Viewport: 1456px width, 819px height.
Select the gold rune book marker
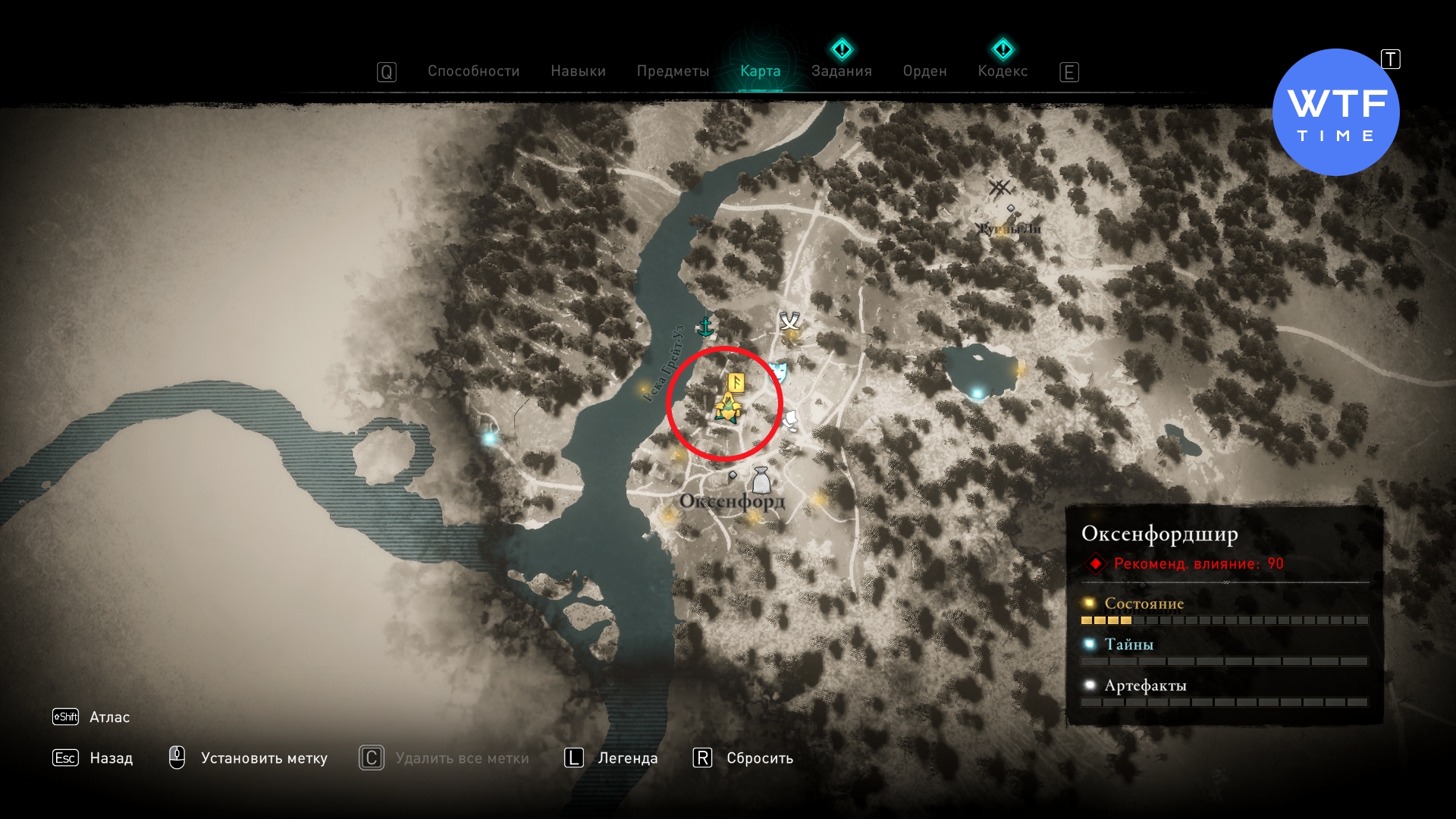pyautogui.click(x=736, y=382)
